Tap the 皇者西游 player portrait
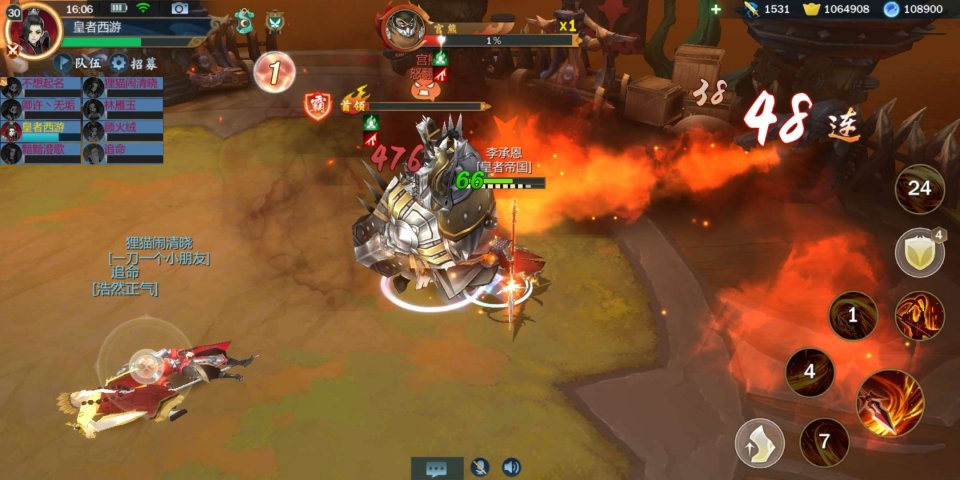The image size is (960, 480). pos(33,29)
